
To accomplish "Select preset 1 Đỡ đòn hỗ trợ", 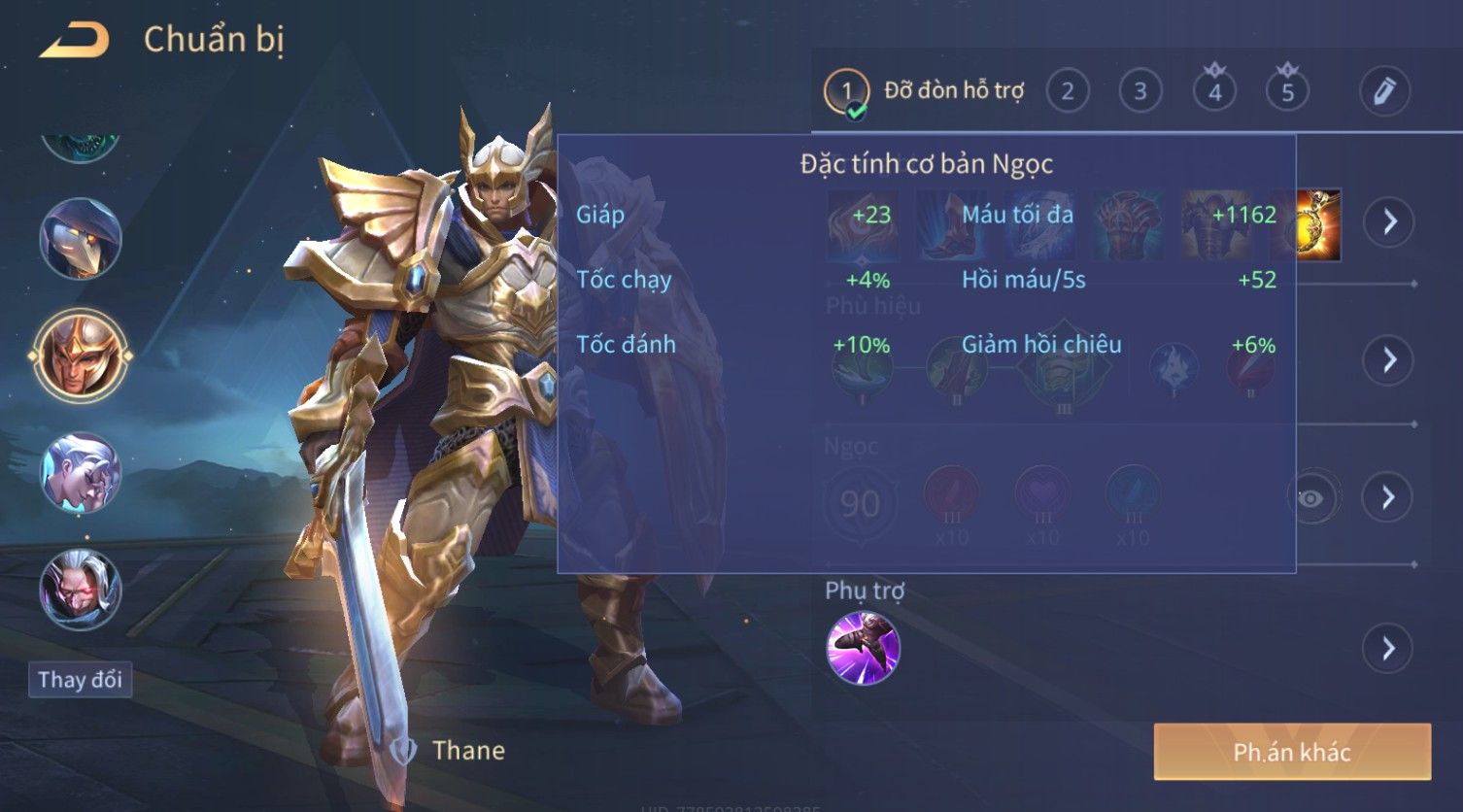I will click(x=846, y=93).
